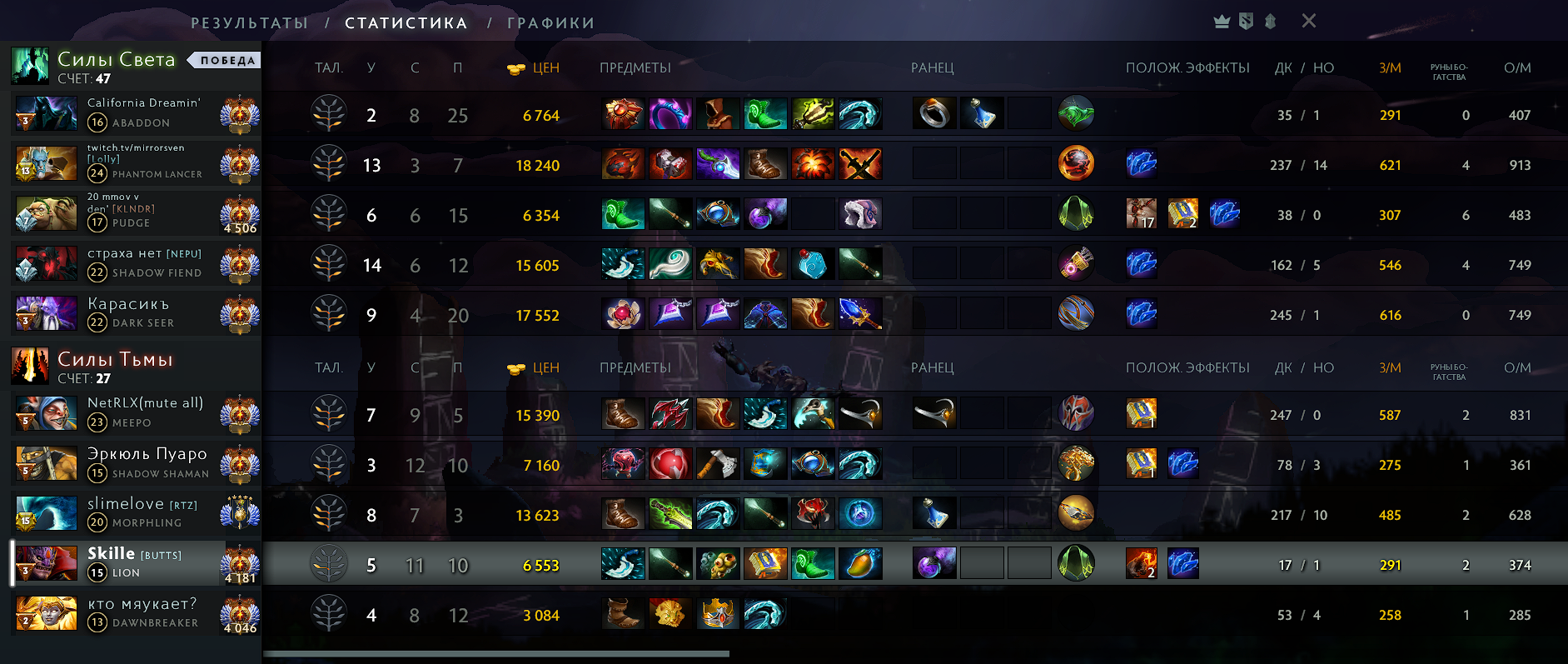1568x664 pixels.
Task: Open the Phantom Lancer player portrait
Action: click(x=47, y=163)
